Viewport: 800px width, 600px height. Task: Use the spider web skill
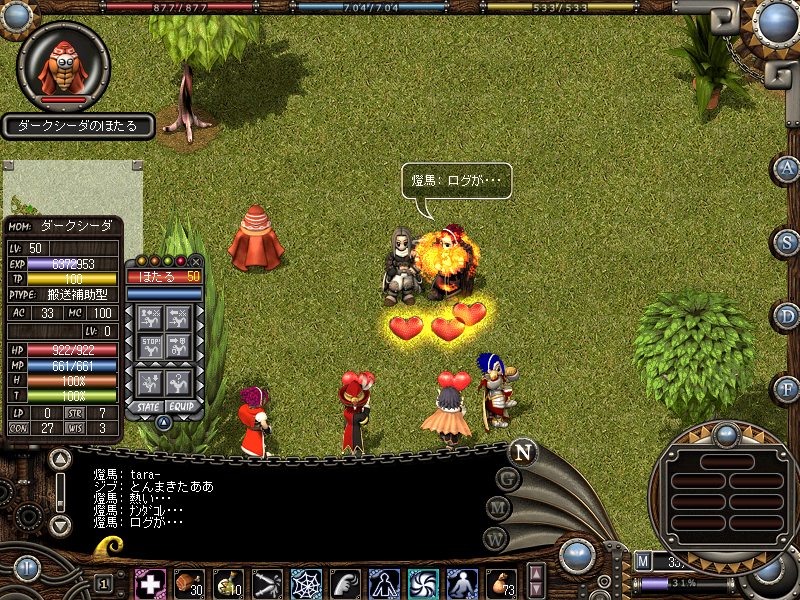[x=306, y=583]
